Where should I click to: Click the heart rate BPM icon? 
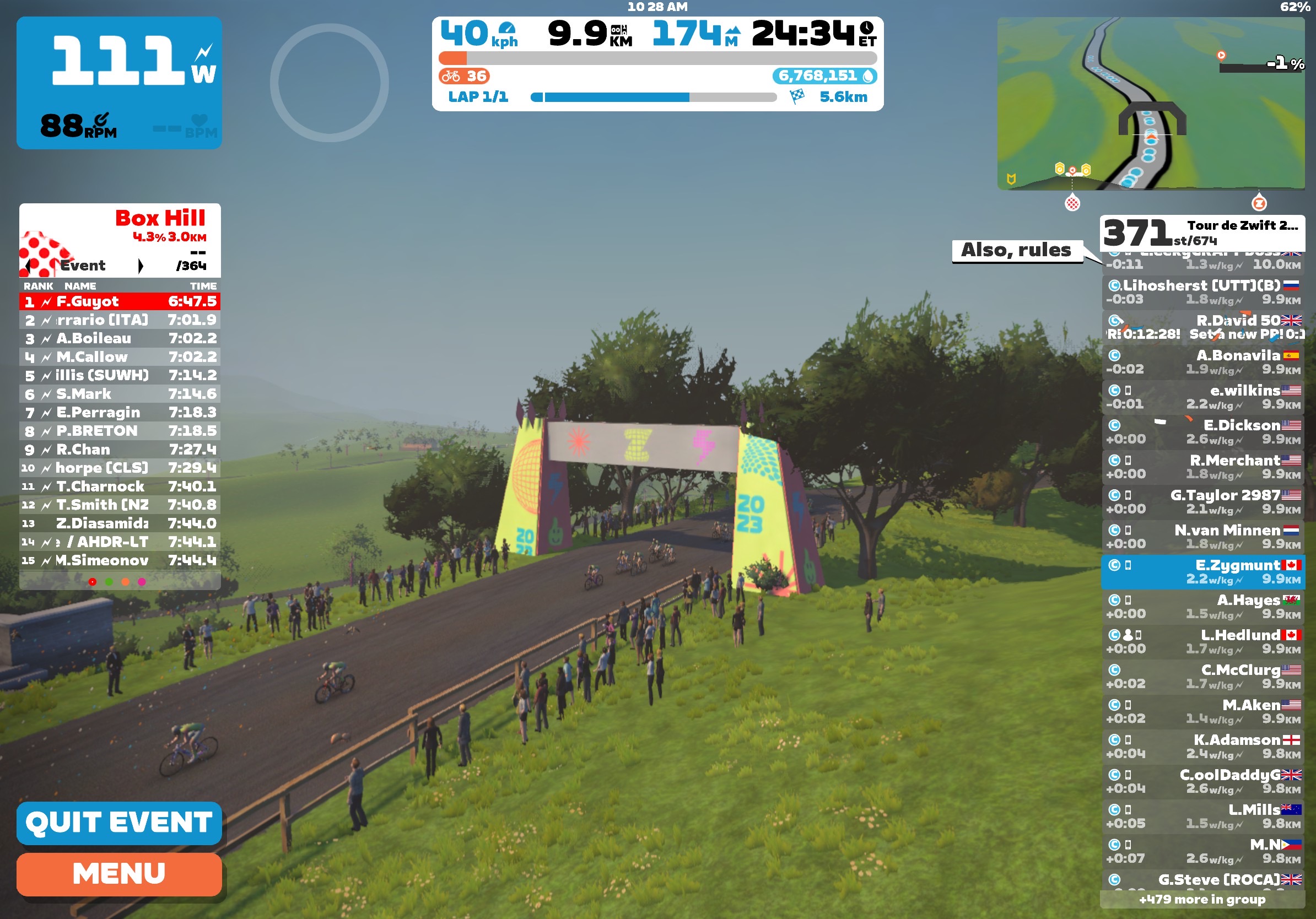coord(199,120)
